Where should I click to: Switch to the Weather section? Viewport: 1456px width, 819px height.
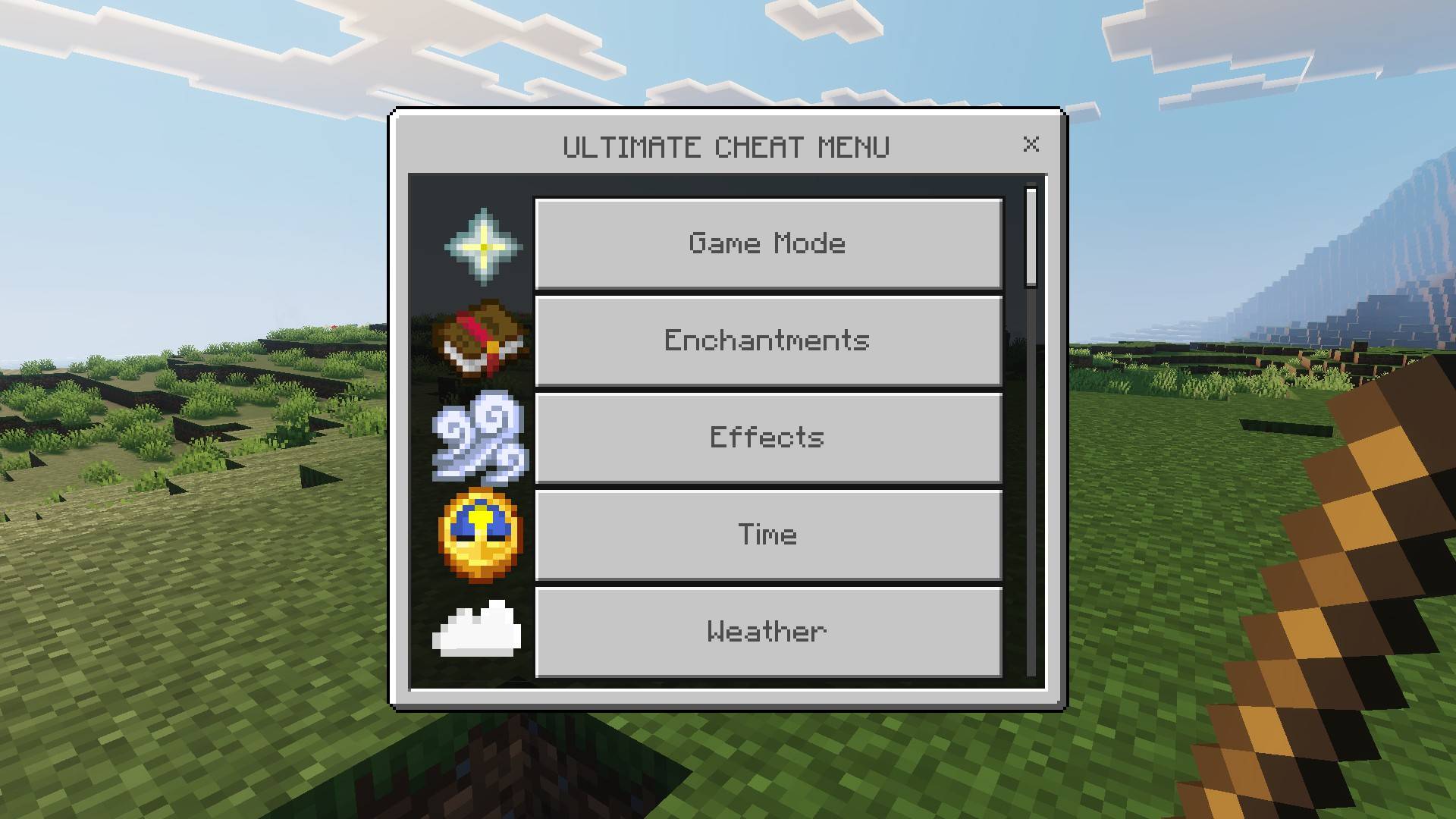tap(767, 631)
